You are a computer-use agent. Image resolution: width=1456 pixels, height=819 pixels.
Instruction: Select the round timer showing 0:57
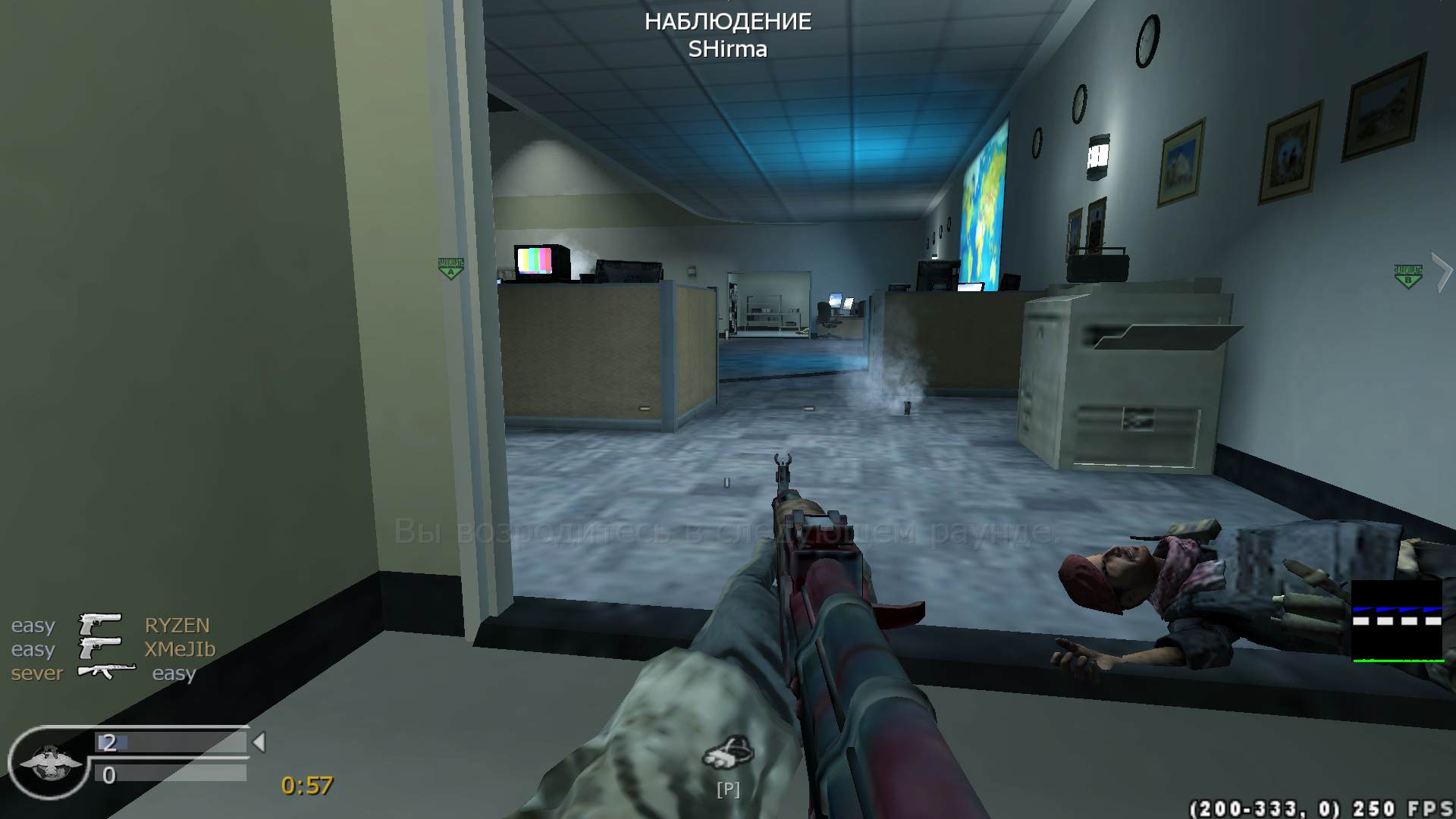pyautogui.click(x=305, y=784)
